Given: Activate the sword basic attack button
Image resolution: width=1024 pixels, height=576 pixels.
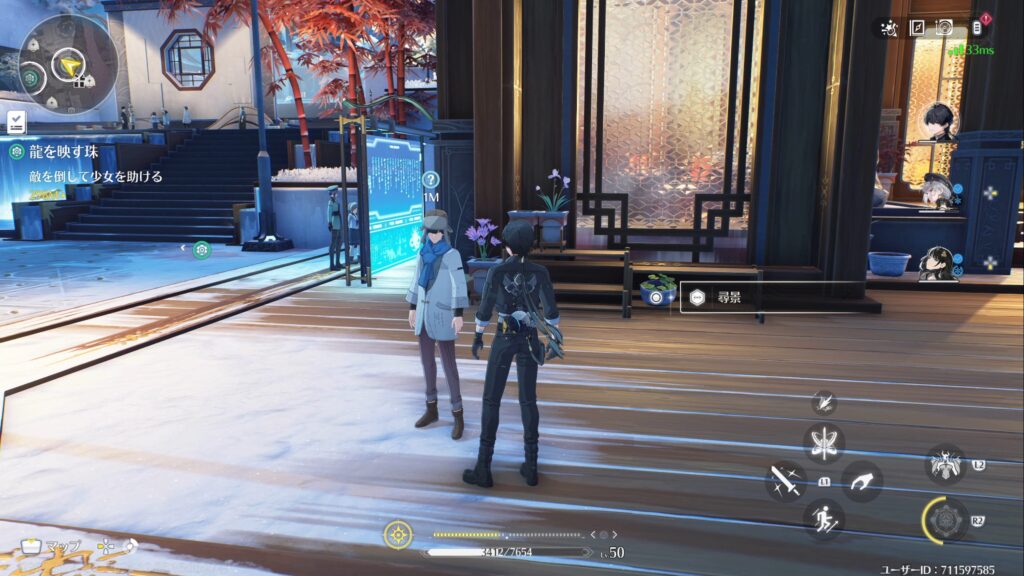Looking at the screenshot, I should (x=786, y=481).
